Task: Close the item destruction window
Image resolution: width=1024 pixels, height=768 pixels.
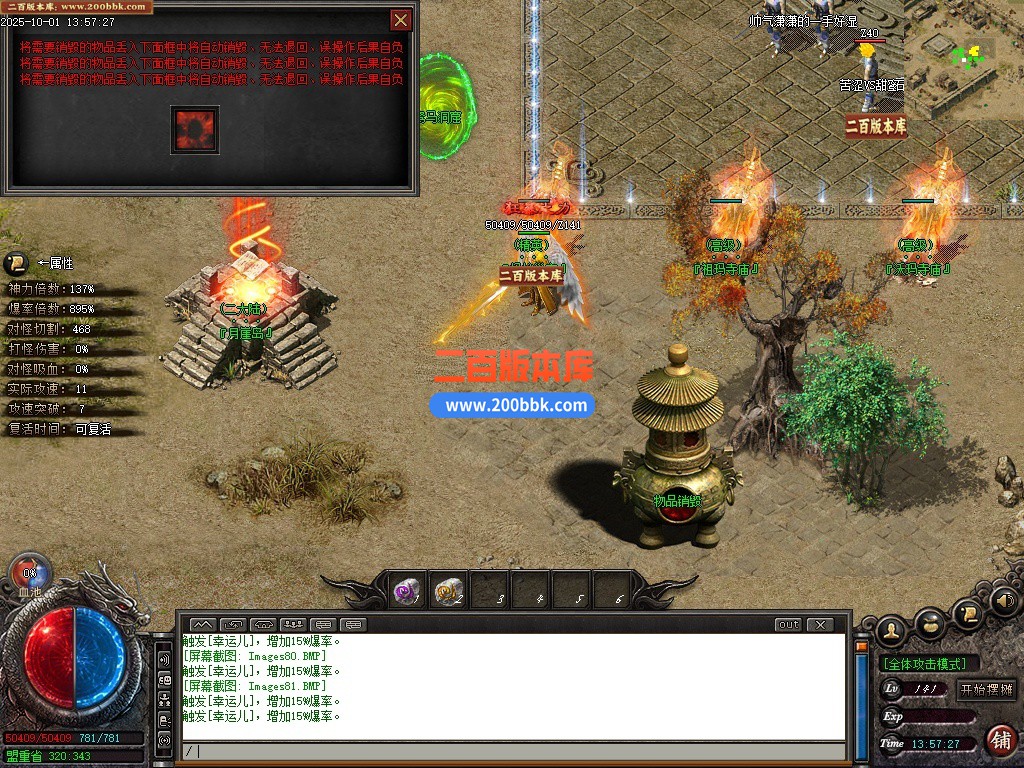Action: pyautogui.click(x=400, y=20)
